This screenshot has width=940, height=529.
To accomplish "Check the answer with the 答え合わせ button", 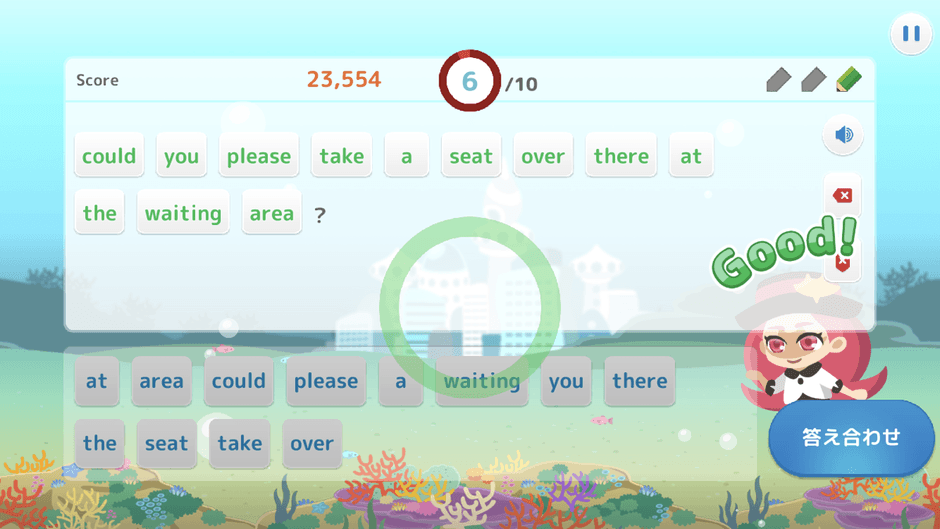I will pyautogui.click(x=851, y=438).
